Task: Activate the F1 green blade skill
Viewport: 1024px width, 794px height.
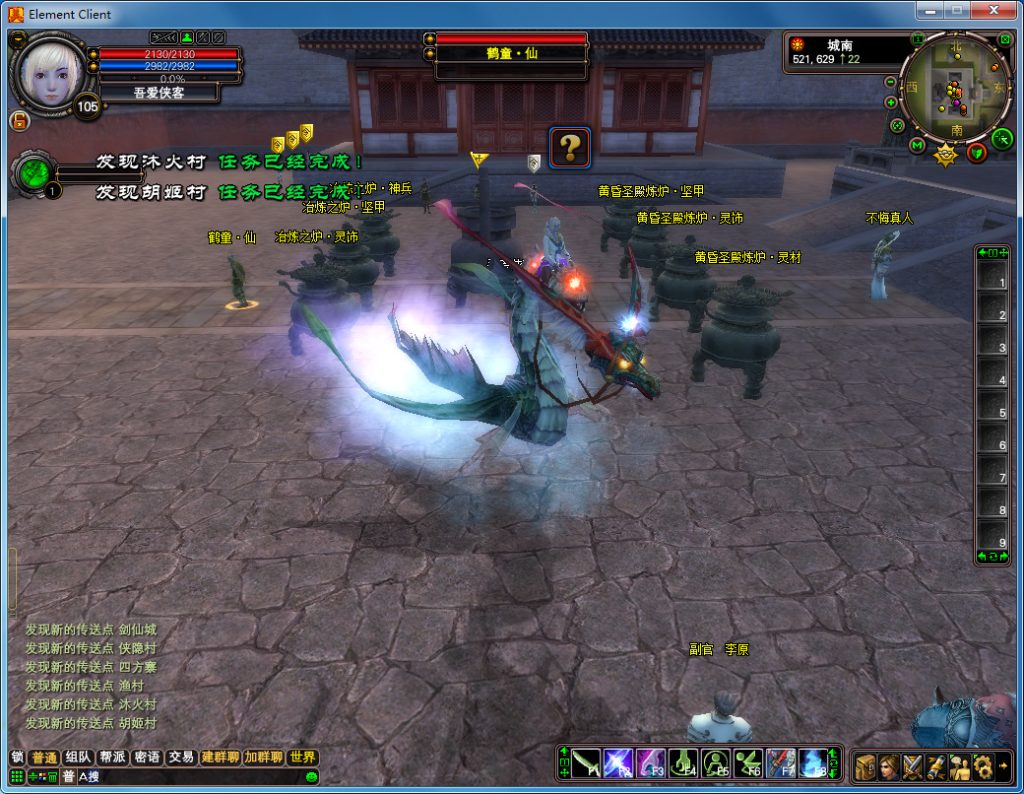Action: tap(587, 763)
